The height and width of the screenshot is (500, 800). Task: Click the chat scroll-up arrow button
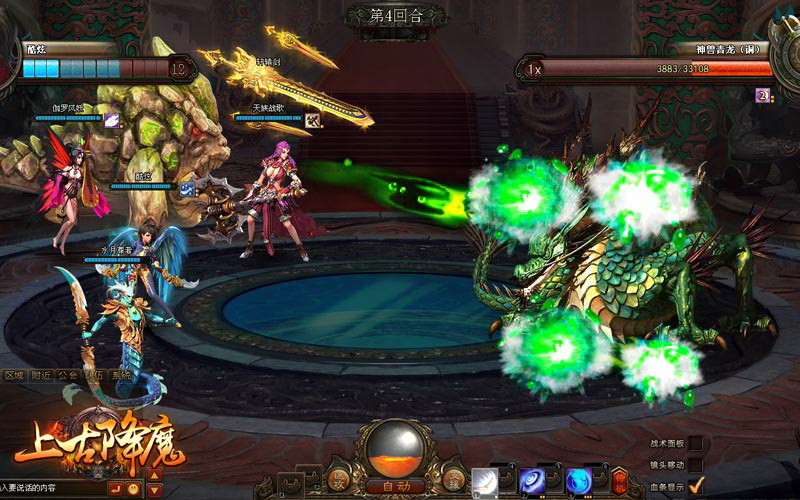154,473
